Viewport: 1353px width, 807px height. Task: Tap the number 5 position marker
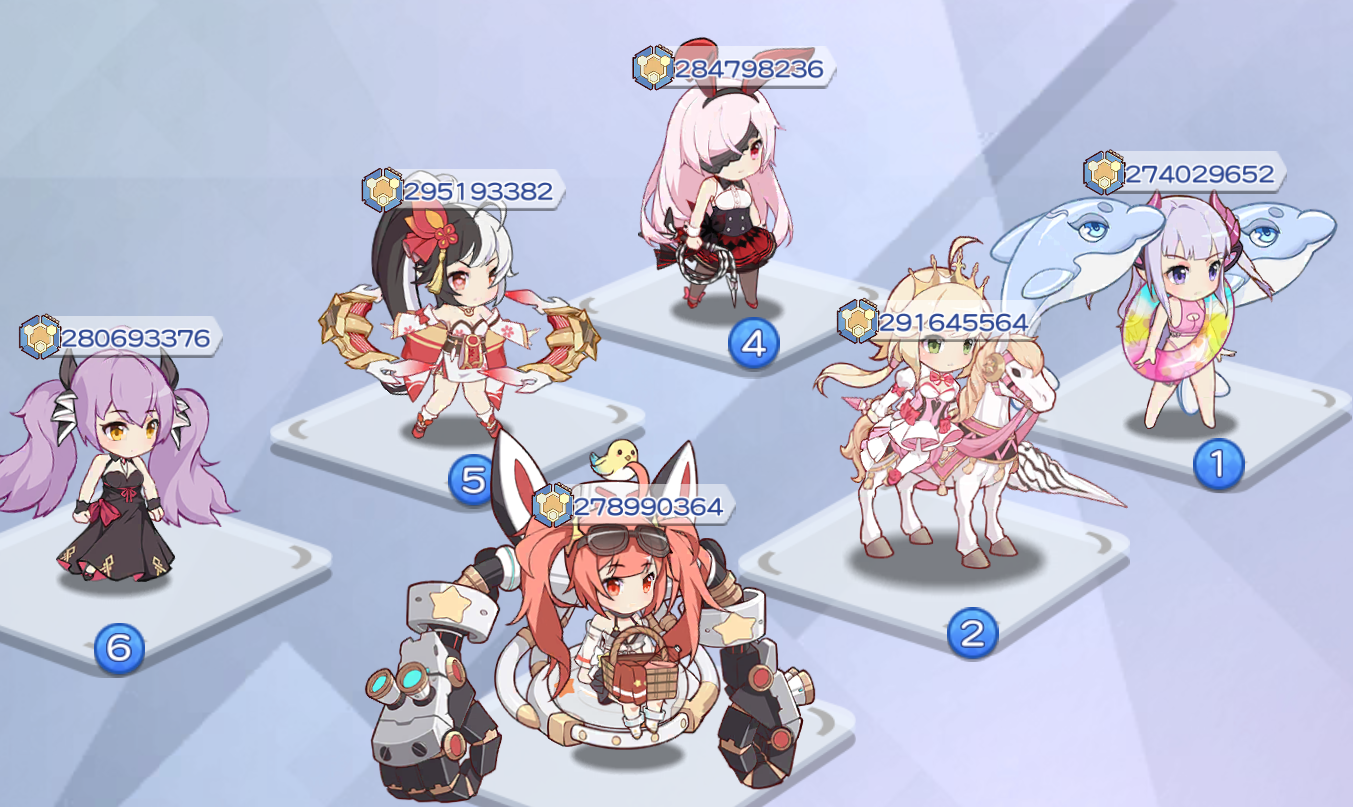[472, 479]
